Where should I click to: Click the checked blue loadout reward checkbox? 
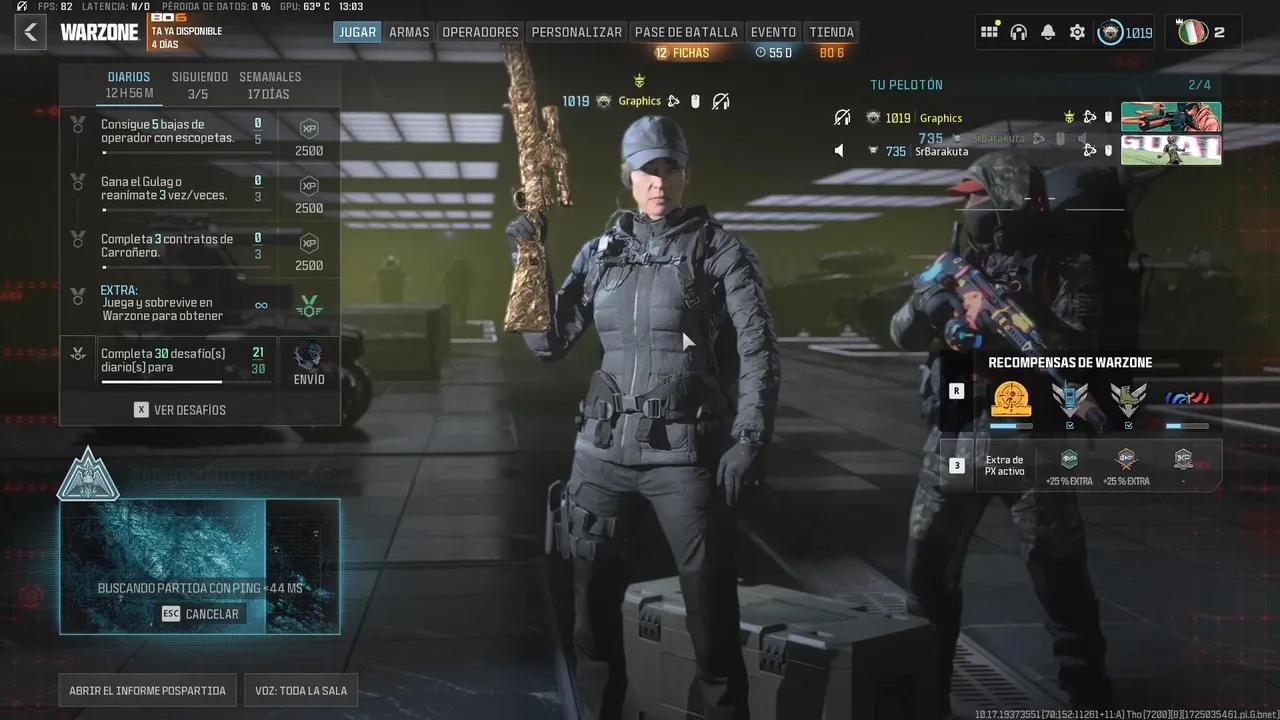(1070, 425)
